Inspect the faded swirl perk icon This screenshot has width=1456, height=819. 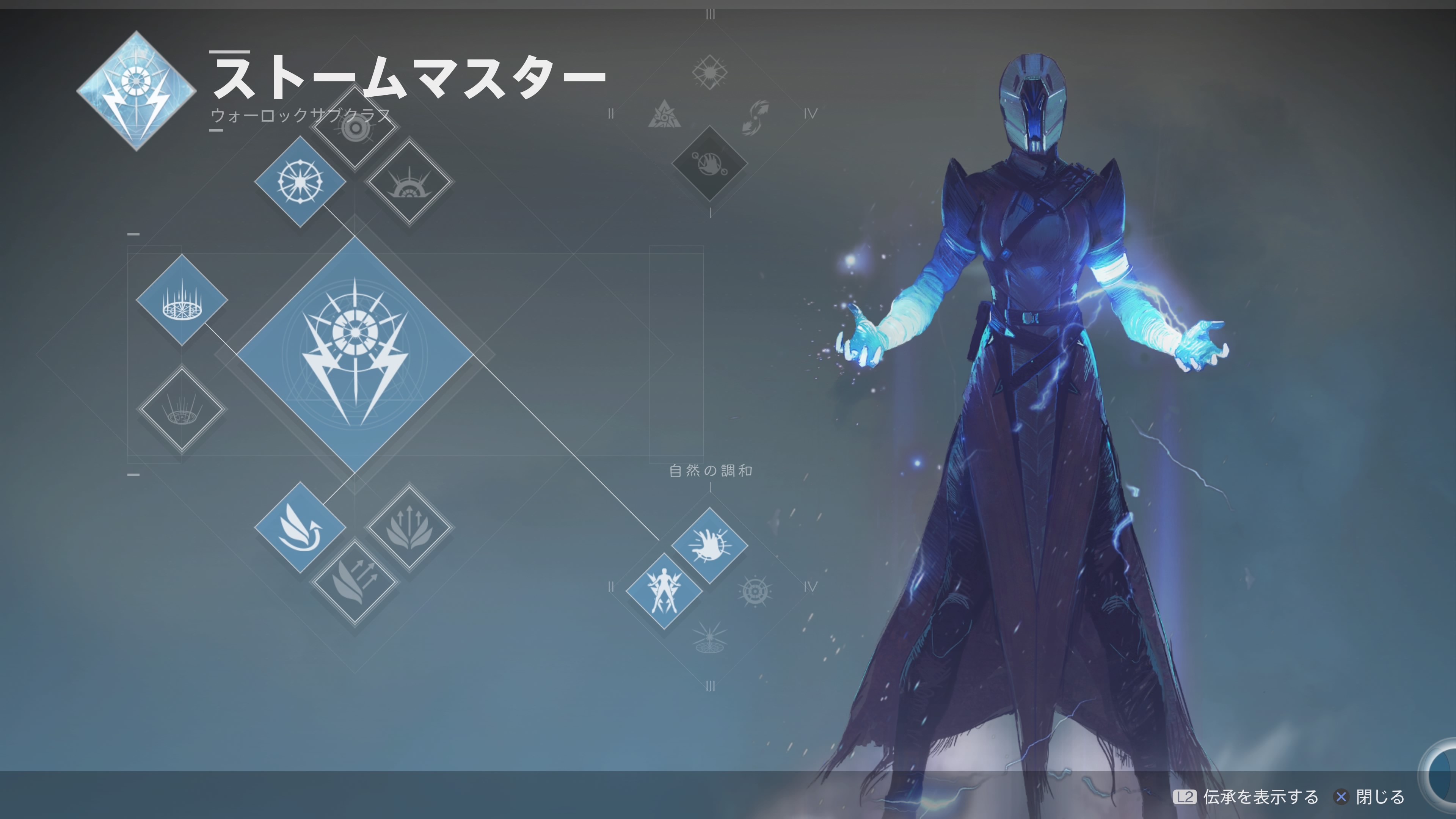756,116
